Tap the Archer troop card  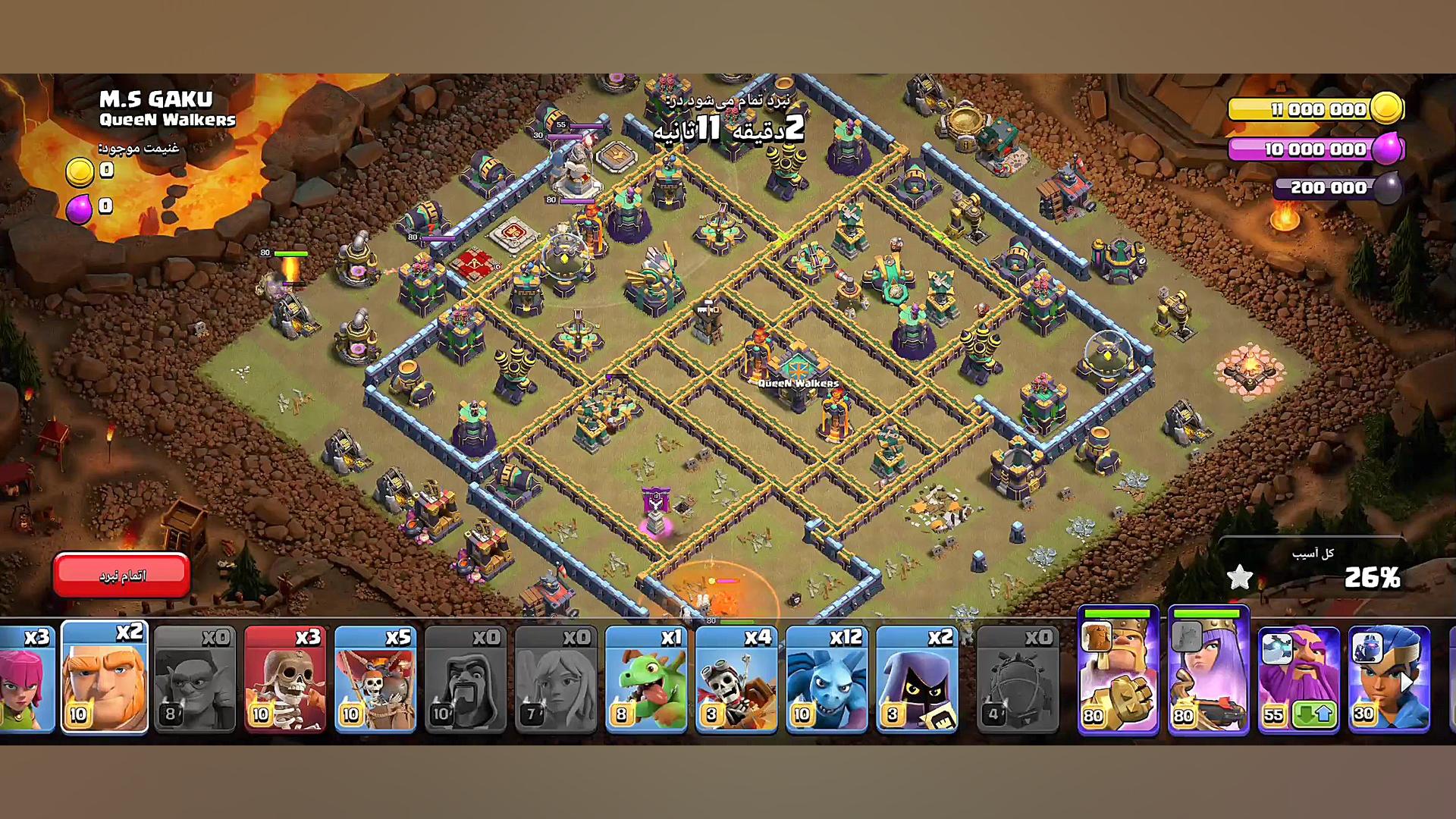19,679
